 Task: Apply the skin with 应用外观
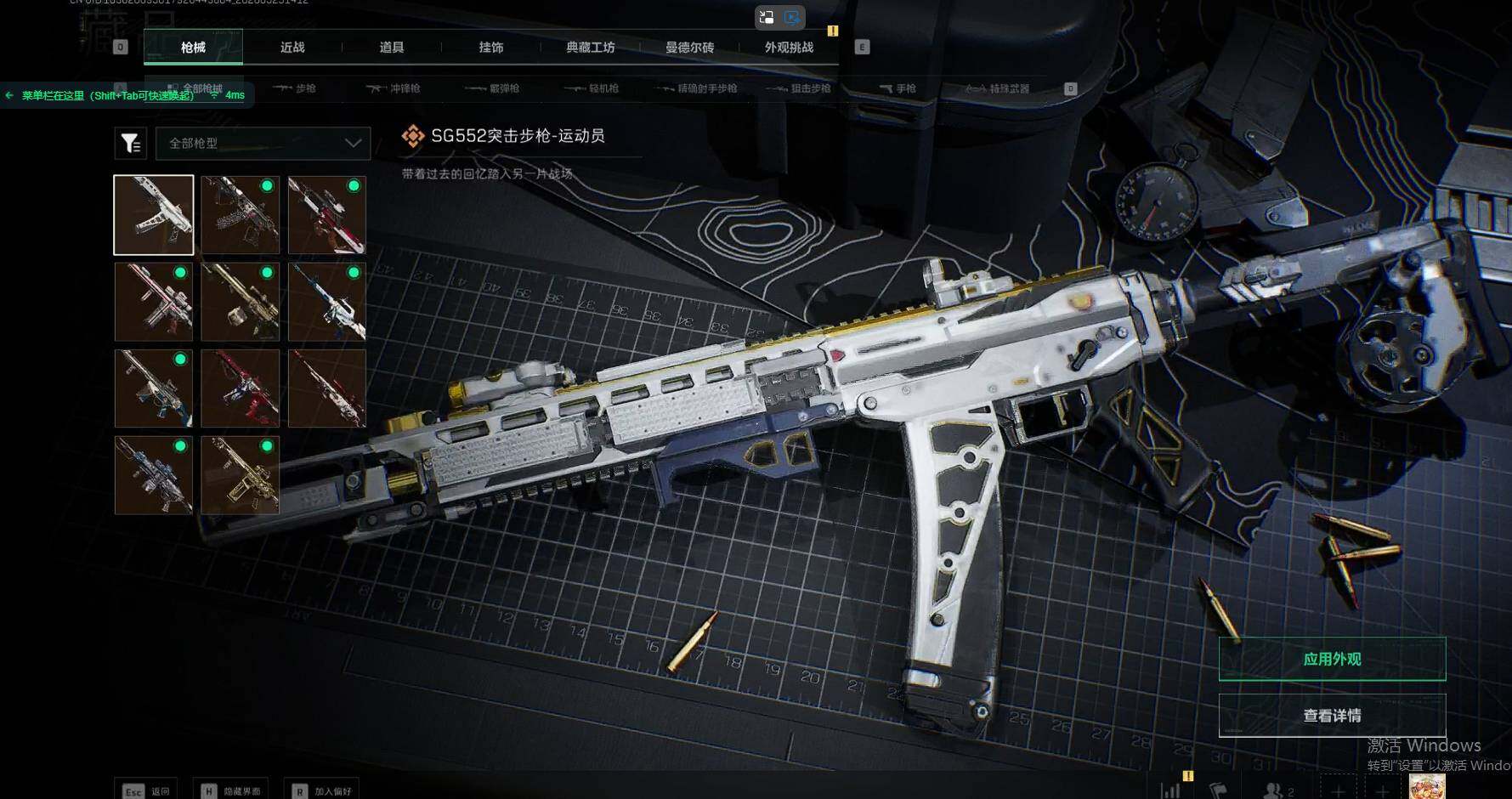pyautogui.click(x=1332, y=660)
